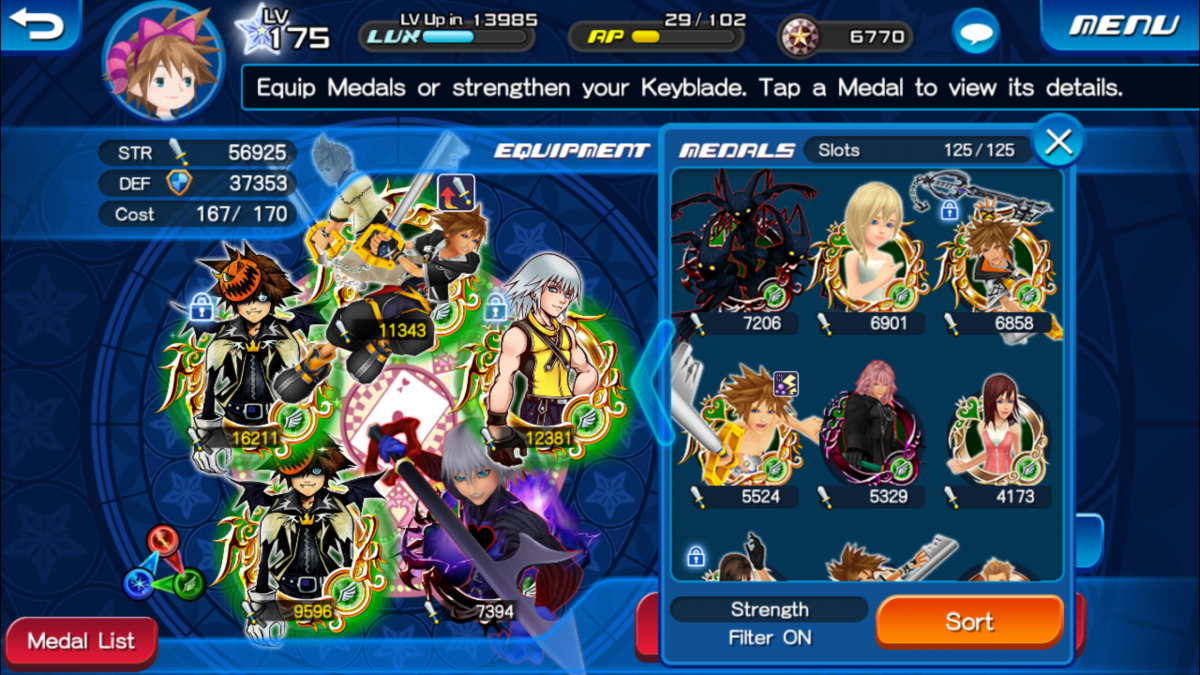This screenshot has height=675, width=1200.
Task: Open the Medal List
Action: point(80,641)
